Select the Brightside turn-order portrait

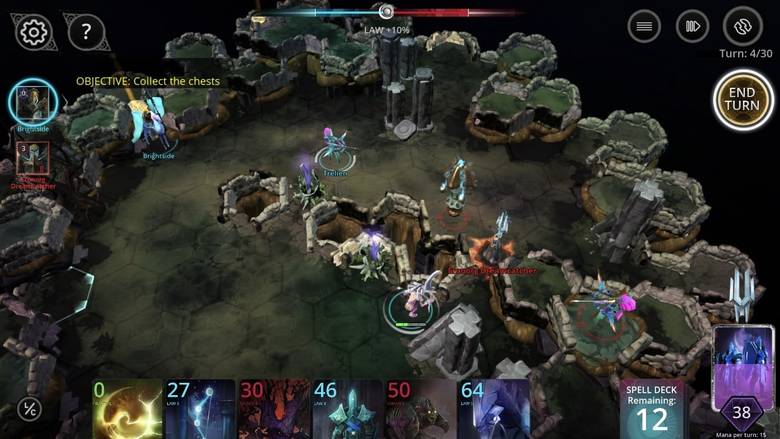(33, 102)
